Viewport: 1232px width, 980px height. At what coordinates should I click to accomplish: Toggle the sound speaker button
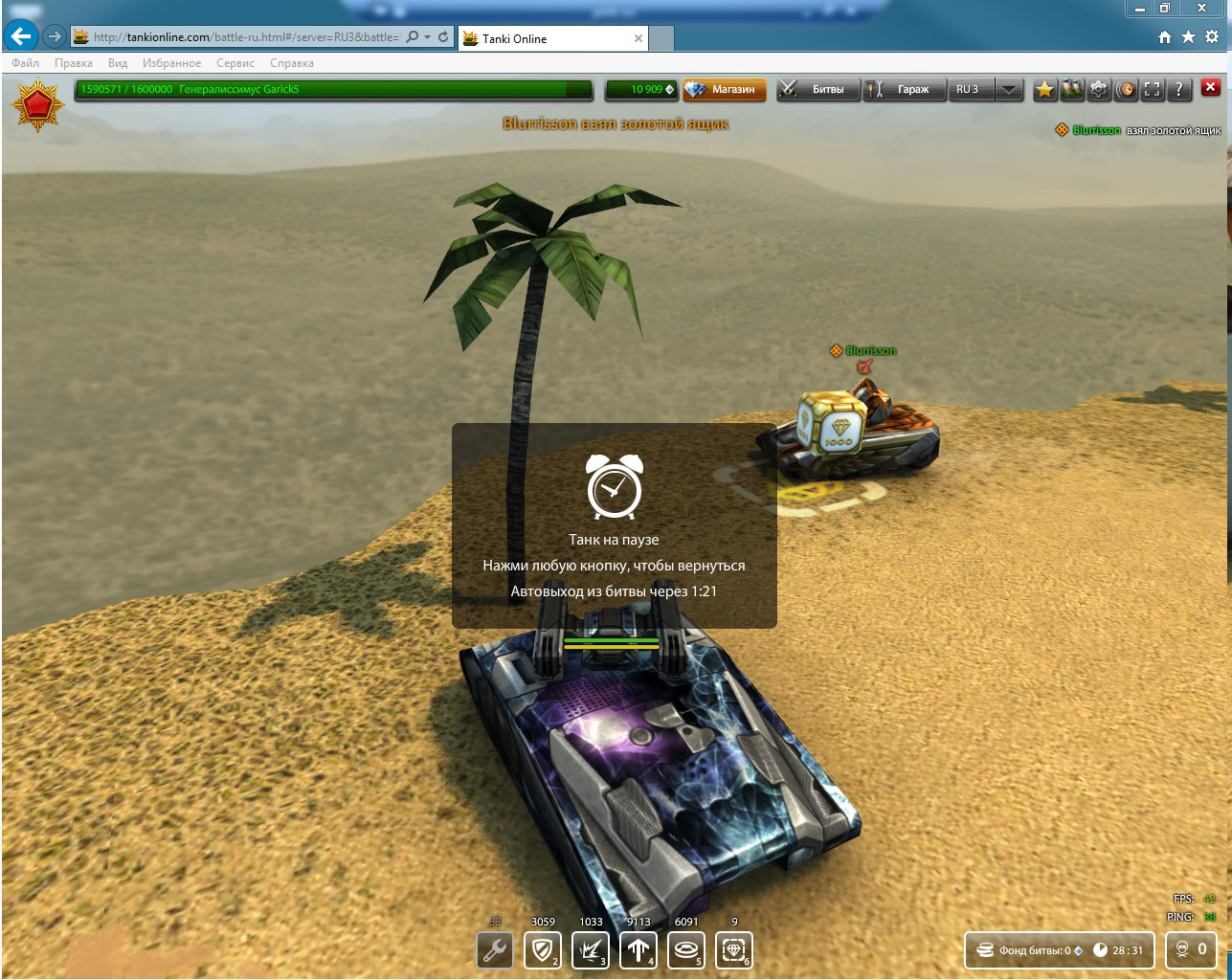pyautogui.click(x=1126, y=89)
